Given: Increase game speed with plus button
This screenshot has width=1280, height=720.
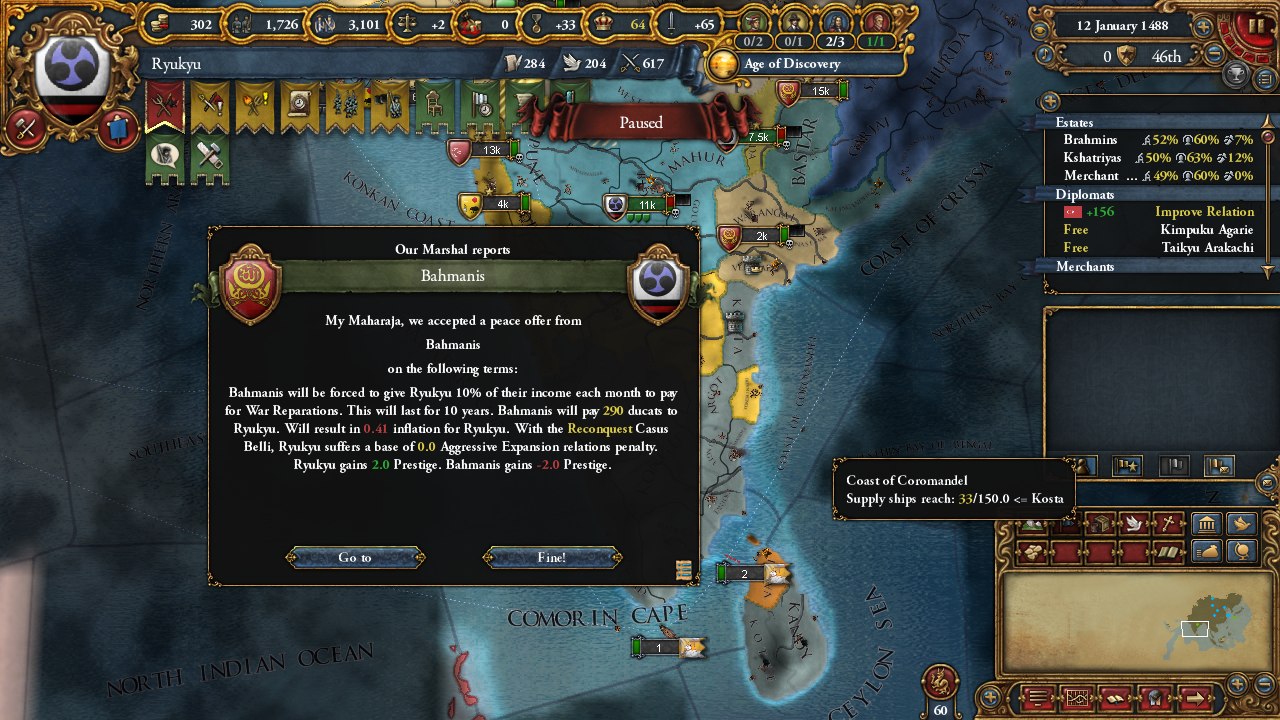Looking at the screenshot, I should tap(1203, 27).
